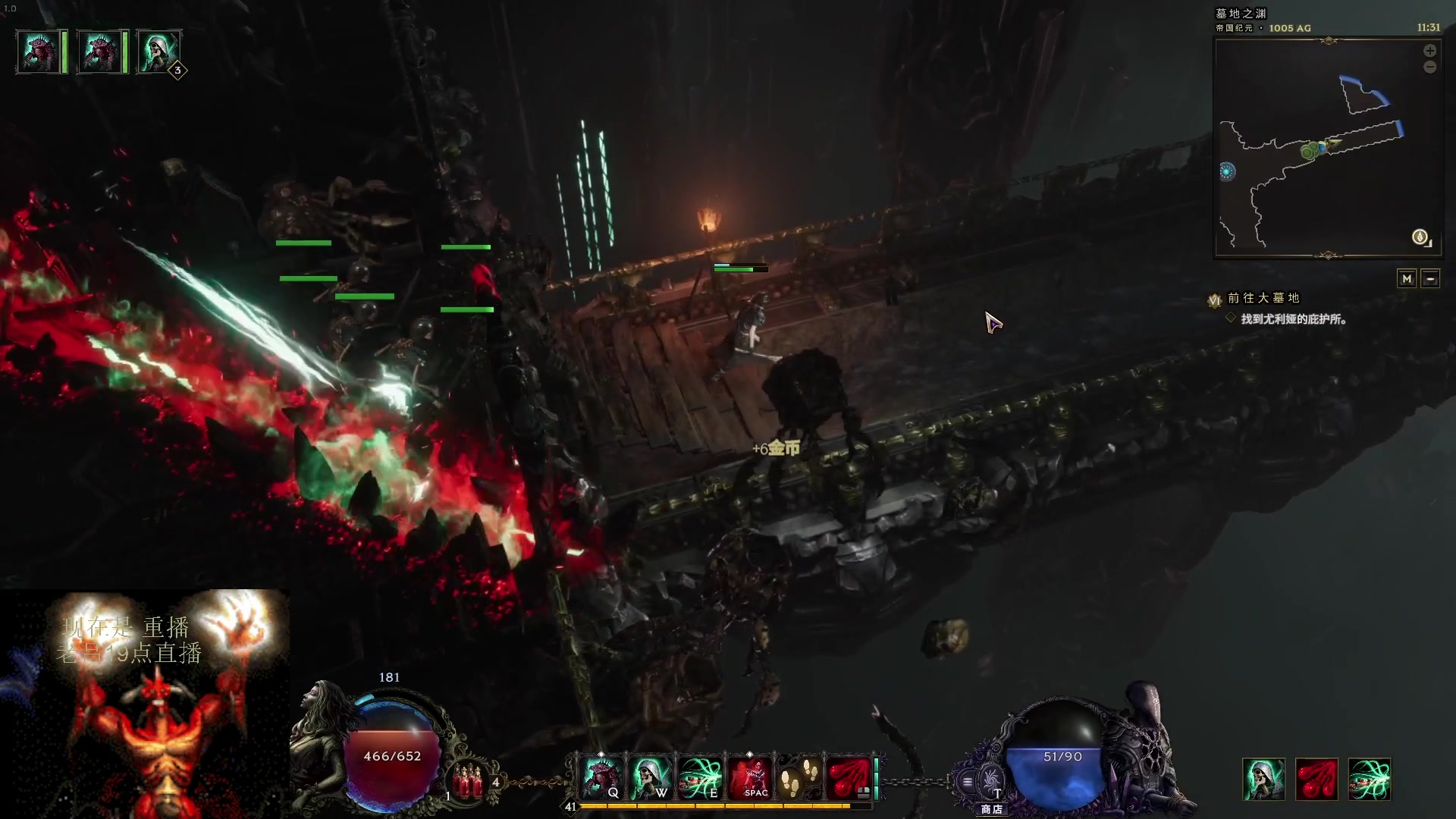Click the bottom-right hooded skeleton buff icon
The height and width of the screenshot is (819, 1456).
click(1263, 780)
